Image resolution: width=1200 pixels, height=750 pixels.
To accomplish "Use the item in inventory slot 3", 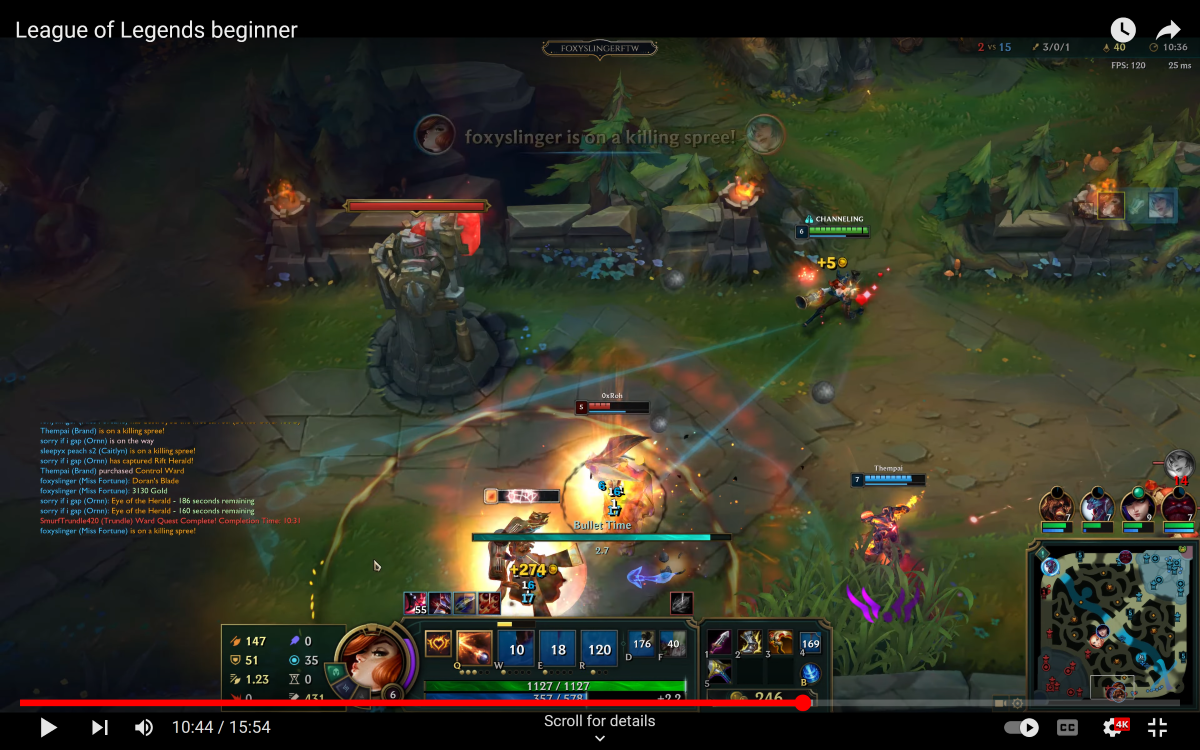I will pos(781,642).
